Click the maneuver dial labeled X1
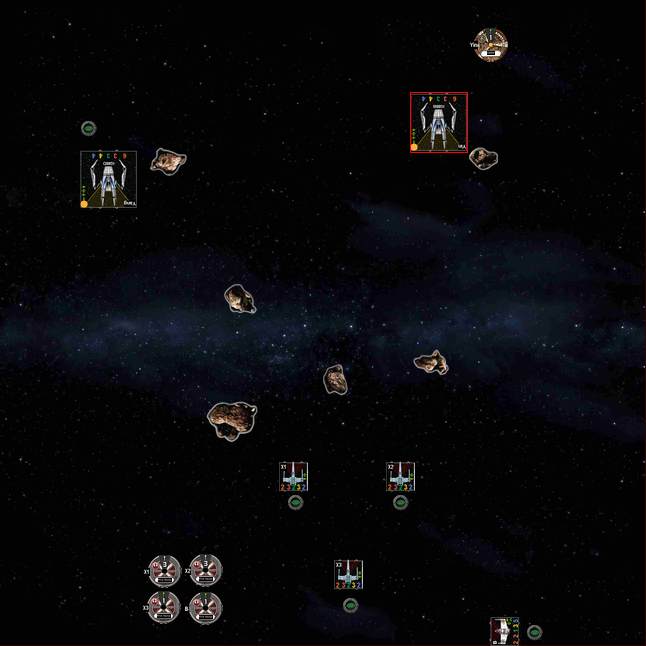 click(164, 571)
